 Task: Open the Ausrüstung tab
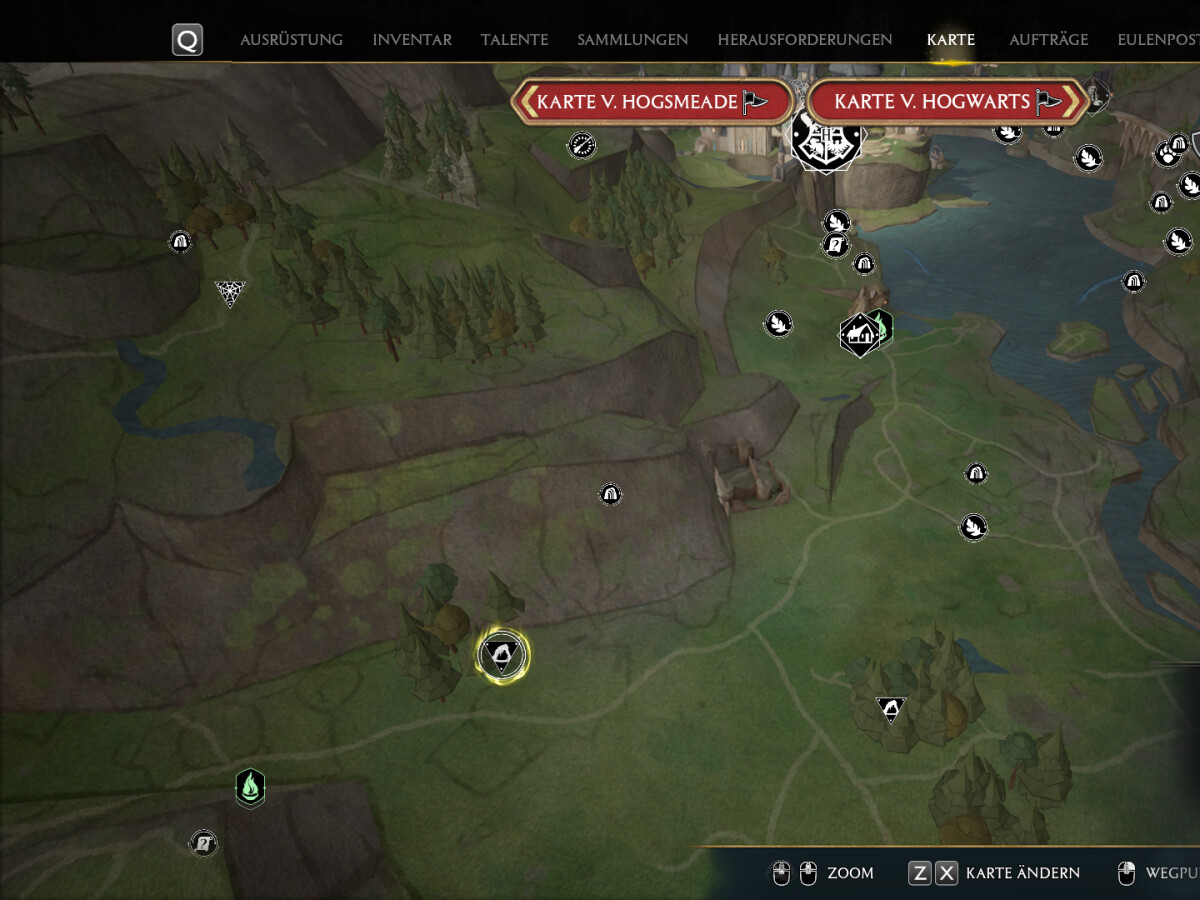(x=291, y=40)
